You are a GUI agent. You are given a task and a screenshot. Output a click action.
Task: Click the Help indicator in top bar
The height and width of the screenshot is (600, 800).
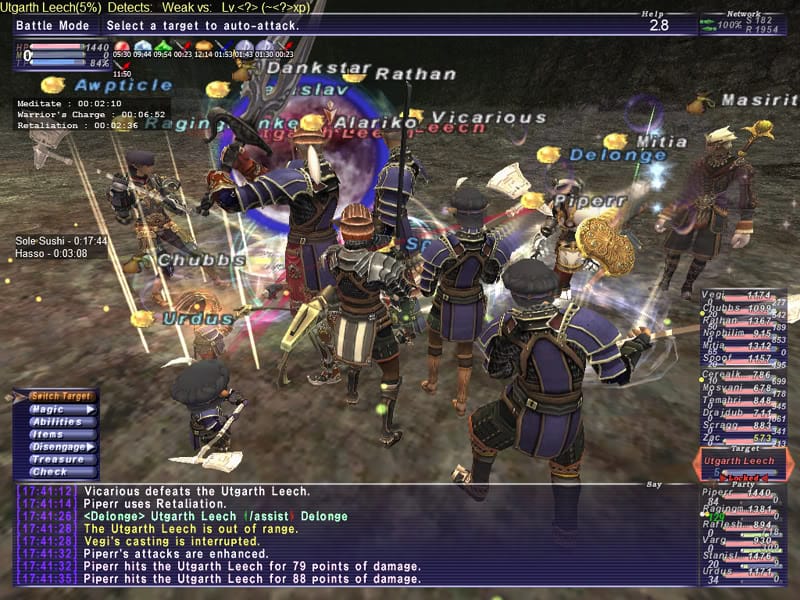coord(657,20)
